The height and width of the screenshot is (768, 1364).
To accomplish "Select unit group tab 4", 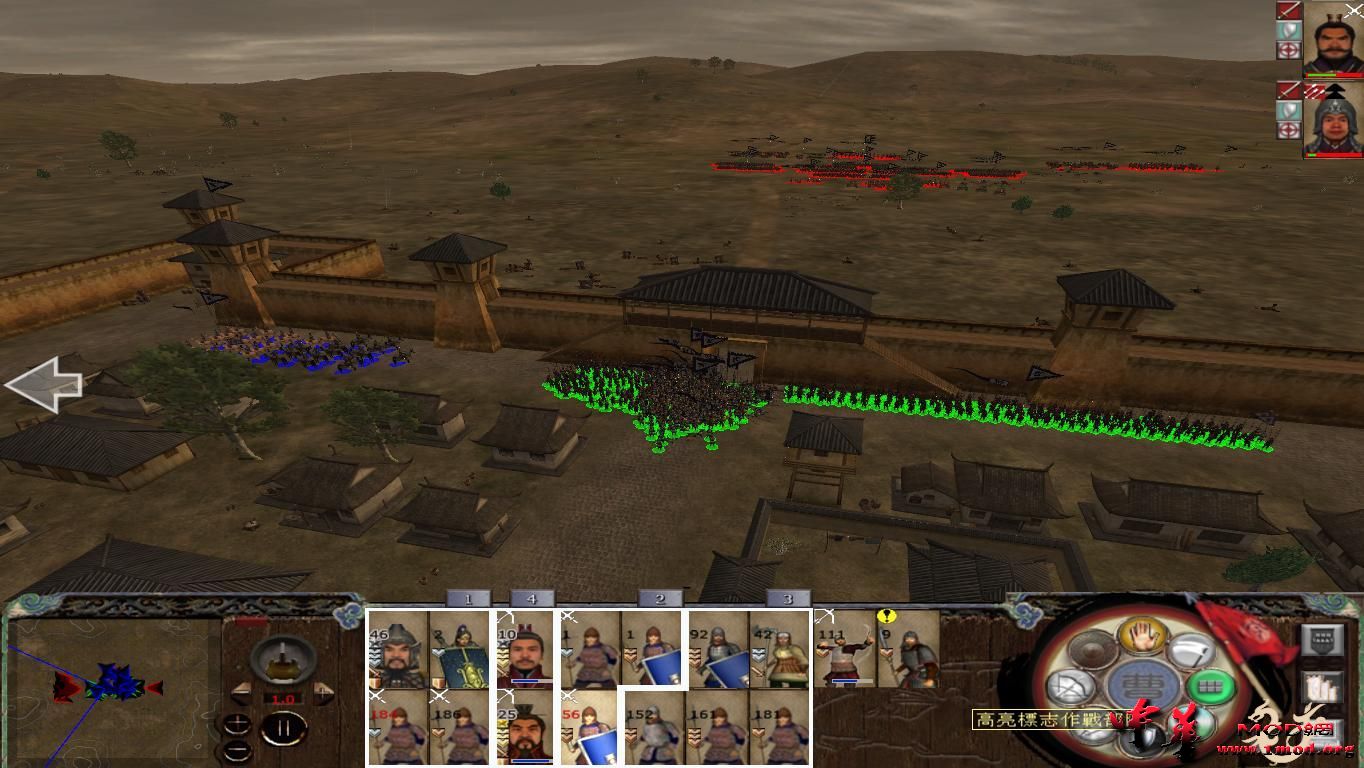I will 531,598.
